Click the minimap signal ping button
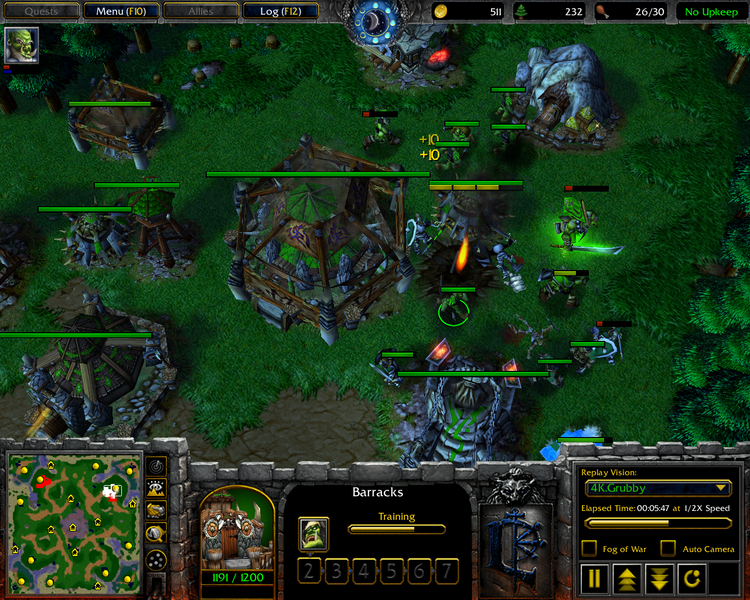The height and width of the screenshot is (600, 750). [157, 466]
